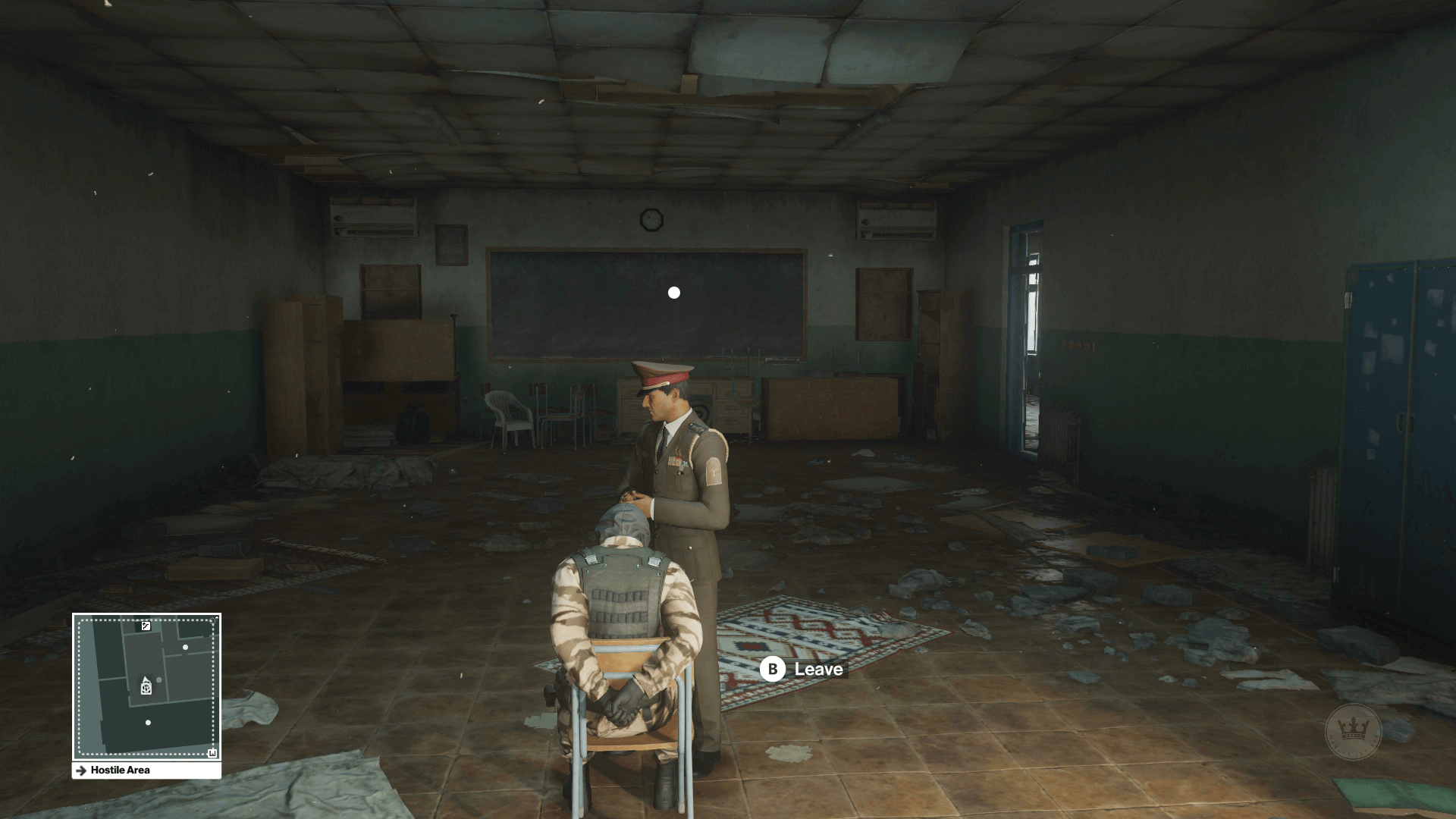The width and height of the screenshot is (1456, 819).
Task: Click the stairs icon on the minimap
Action: tap(146, 626)
